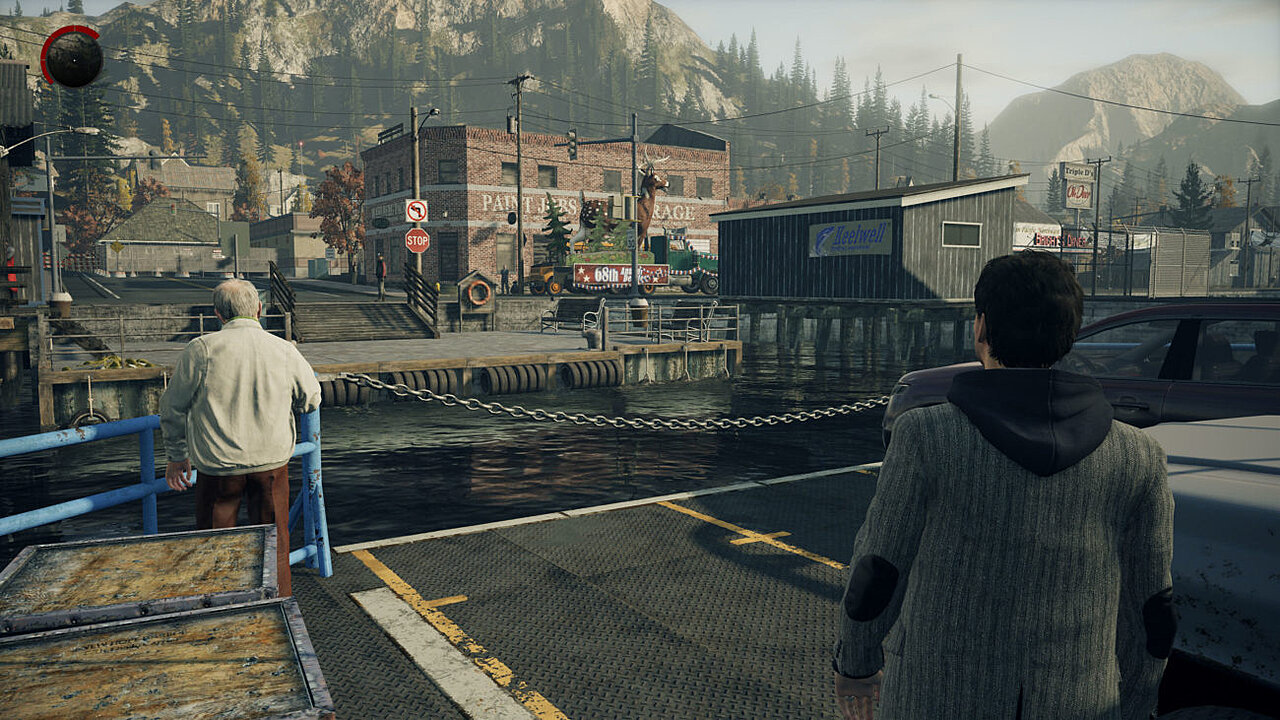Click the circular compass radar
This screenshot has height=720, width=1280.
pyautogui.click(x=72, y=57)
